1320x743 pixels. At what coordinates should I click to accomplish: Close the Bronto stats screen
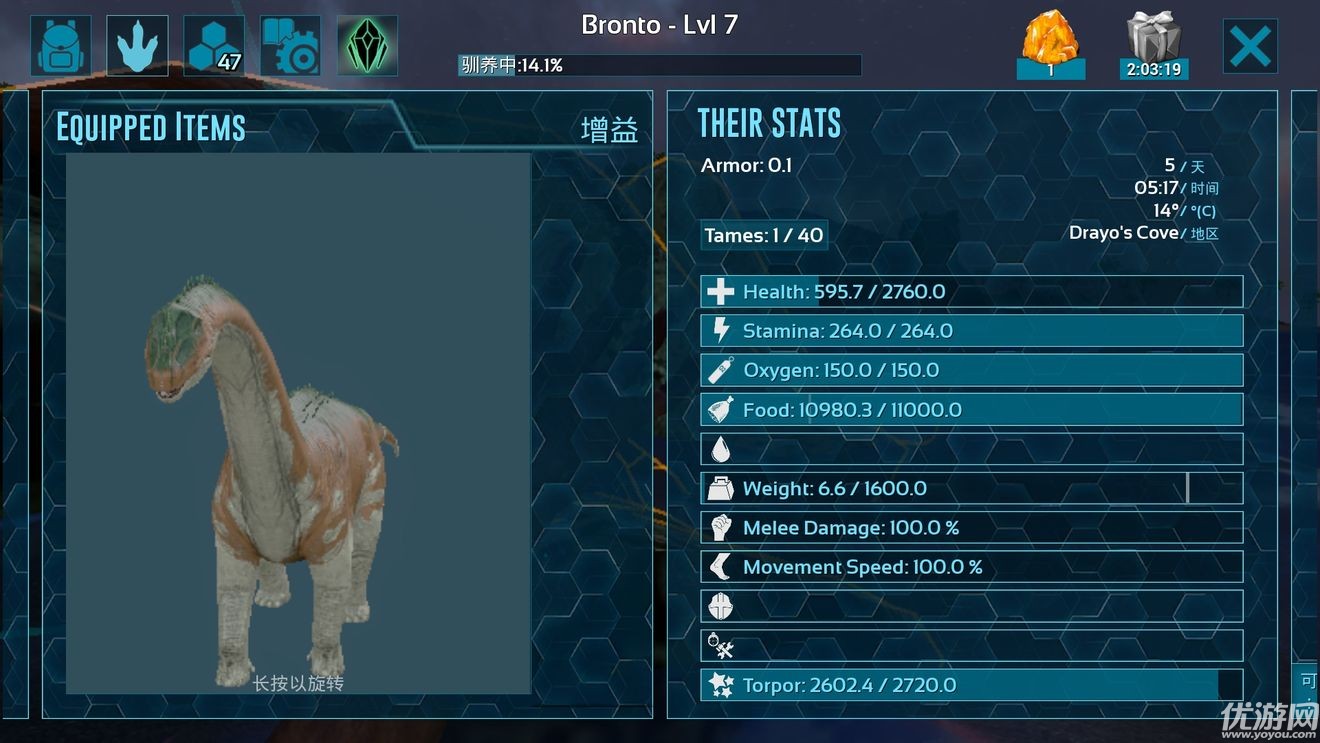click(x=1250, y=46)
